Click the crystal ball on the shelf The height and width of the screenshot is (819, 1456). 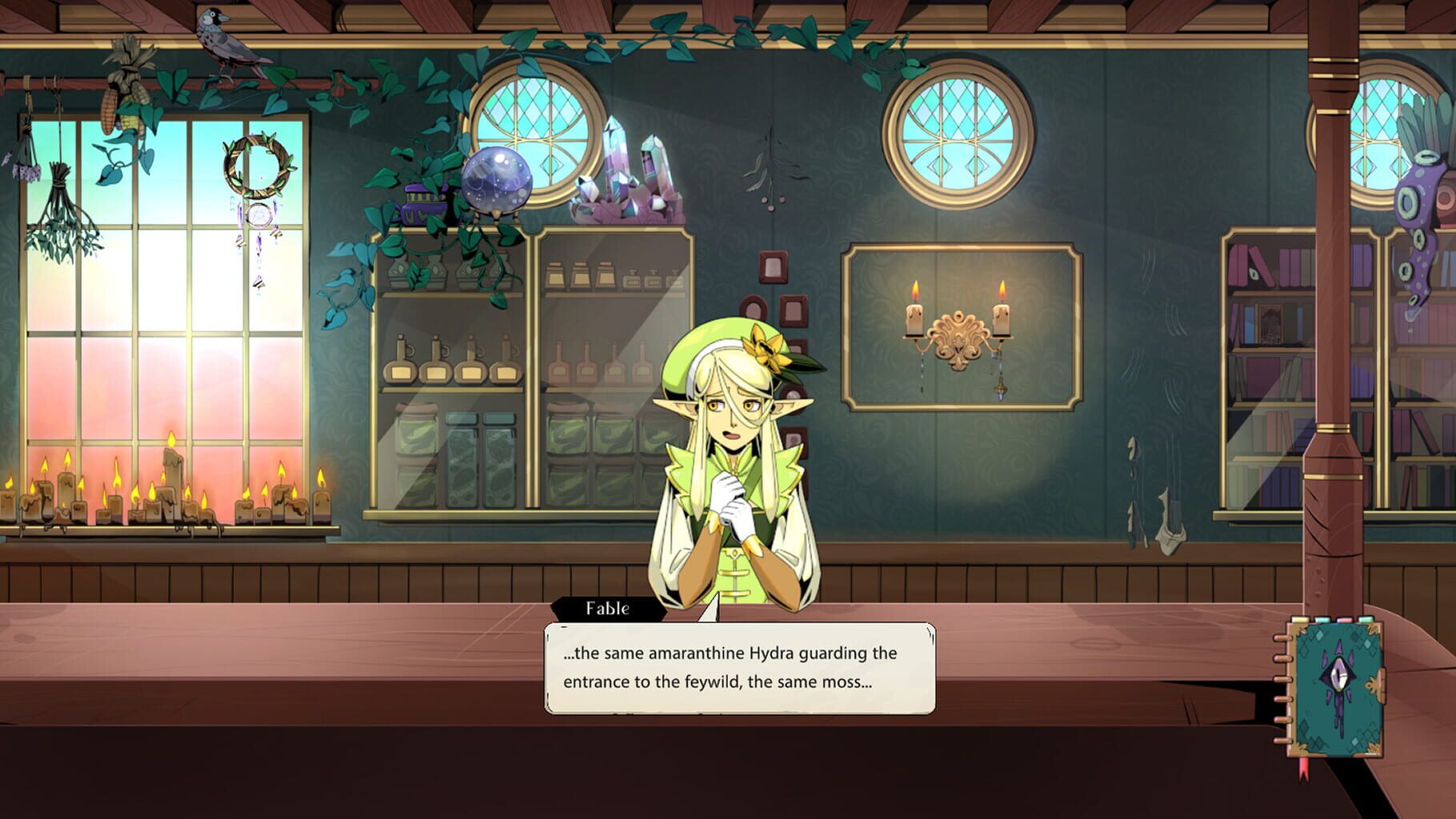point(496,180)
